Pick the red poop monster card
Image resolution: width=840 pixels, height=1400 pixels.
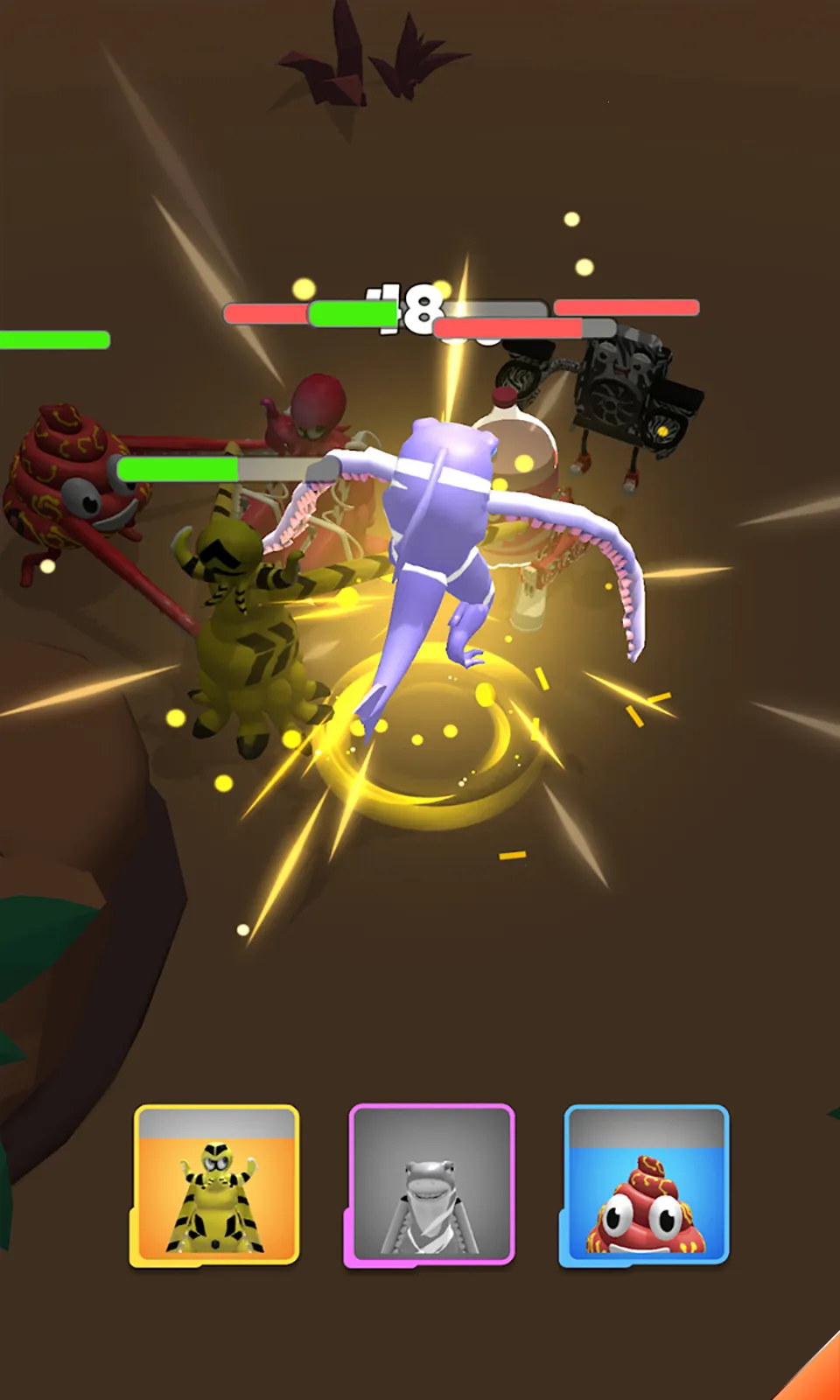pos(646,1186)
